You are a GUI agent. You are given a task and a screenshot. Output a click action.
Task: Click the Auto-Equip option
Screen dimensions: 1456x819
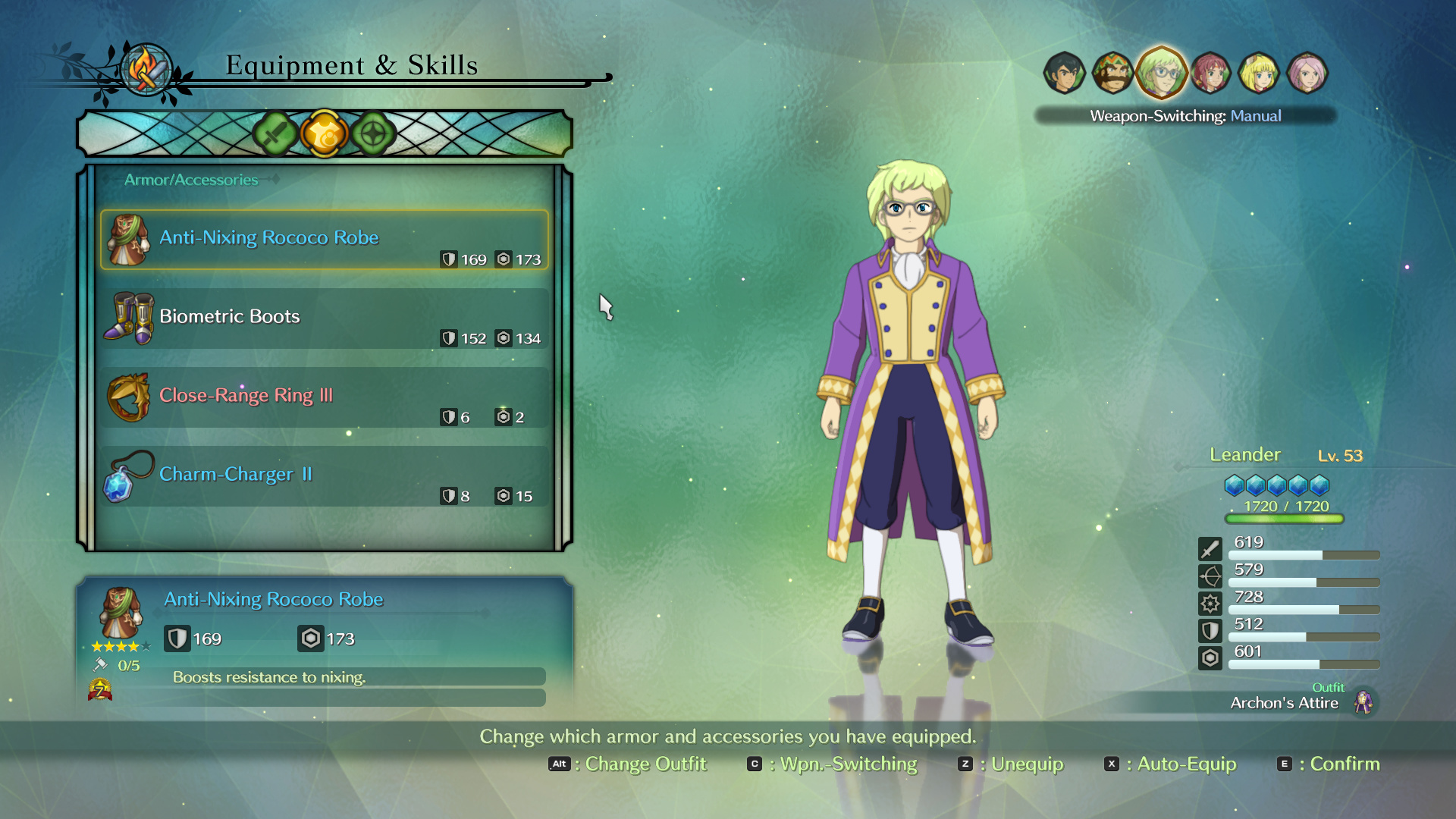[x=1172, y=764]
